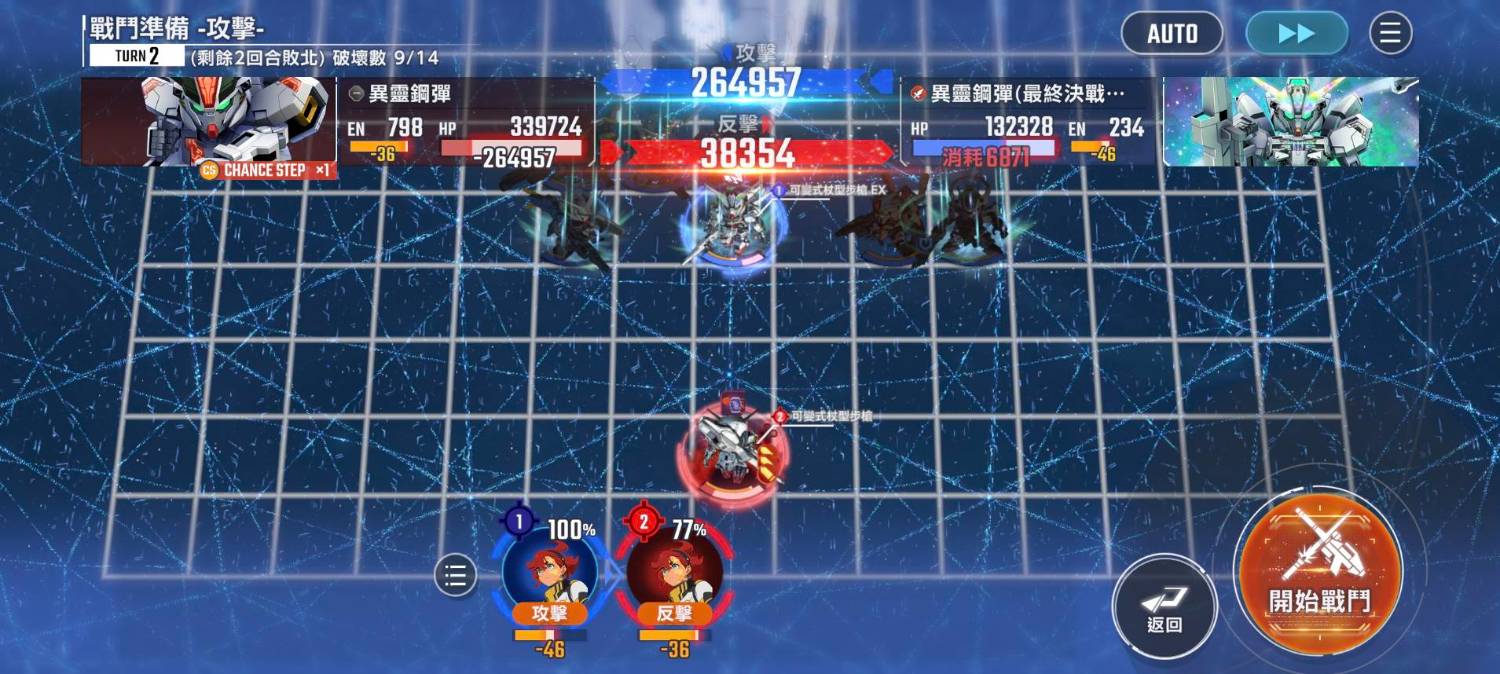Viewport: 1500px width, 674px height.
Task: View the attacking 異靈鋼彈 unit portrait
Action: 208,121
